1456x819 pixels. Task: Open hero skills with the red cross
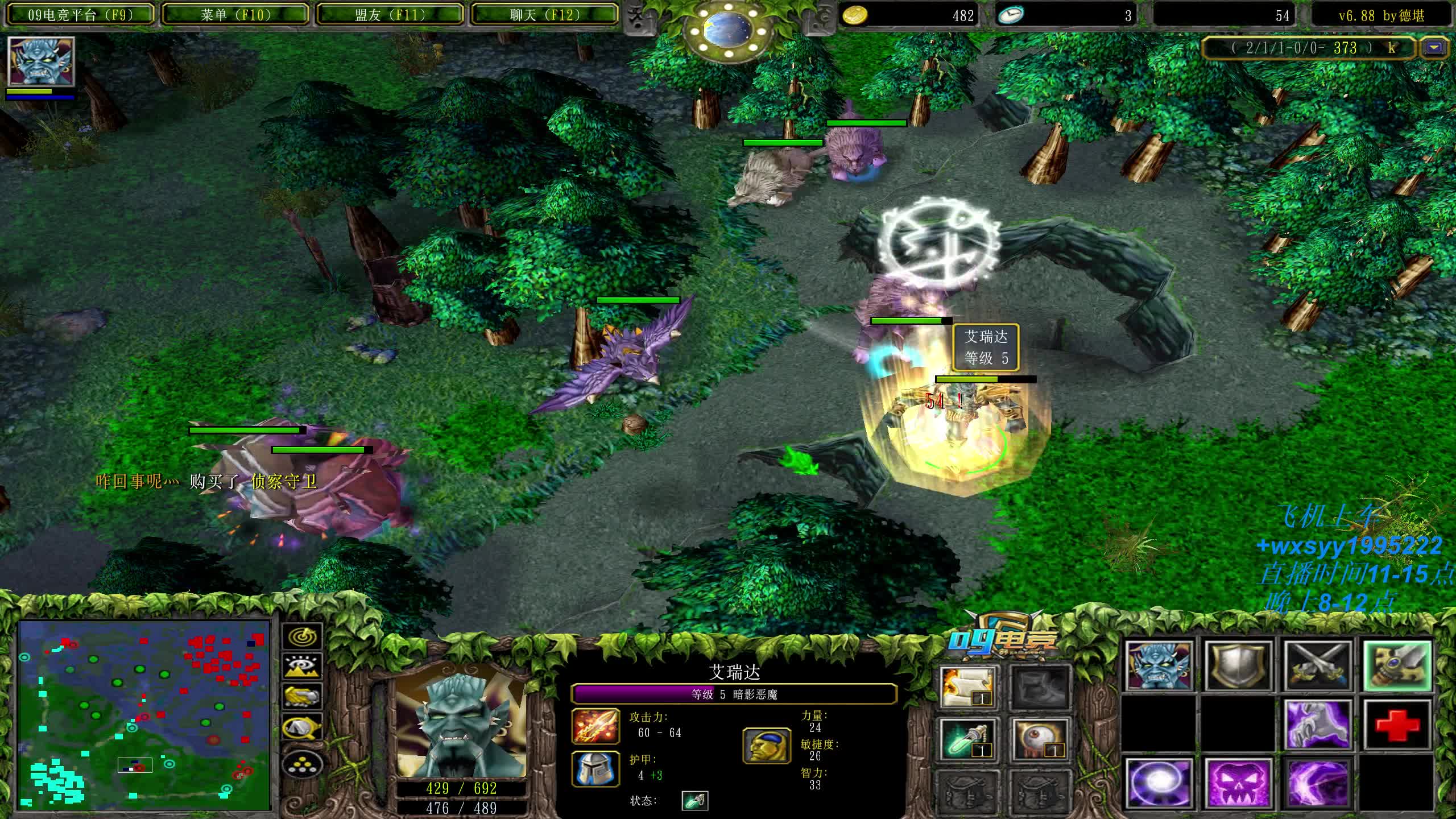click(1397, 725)
